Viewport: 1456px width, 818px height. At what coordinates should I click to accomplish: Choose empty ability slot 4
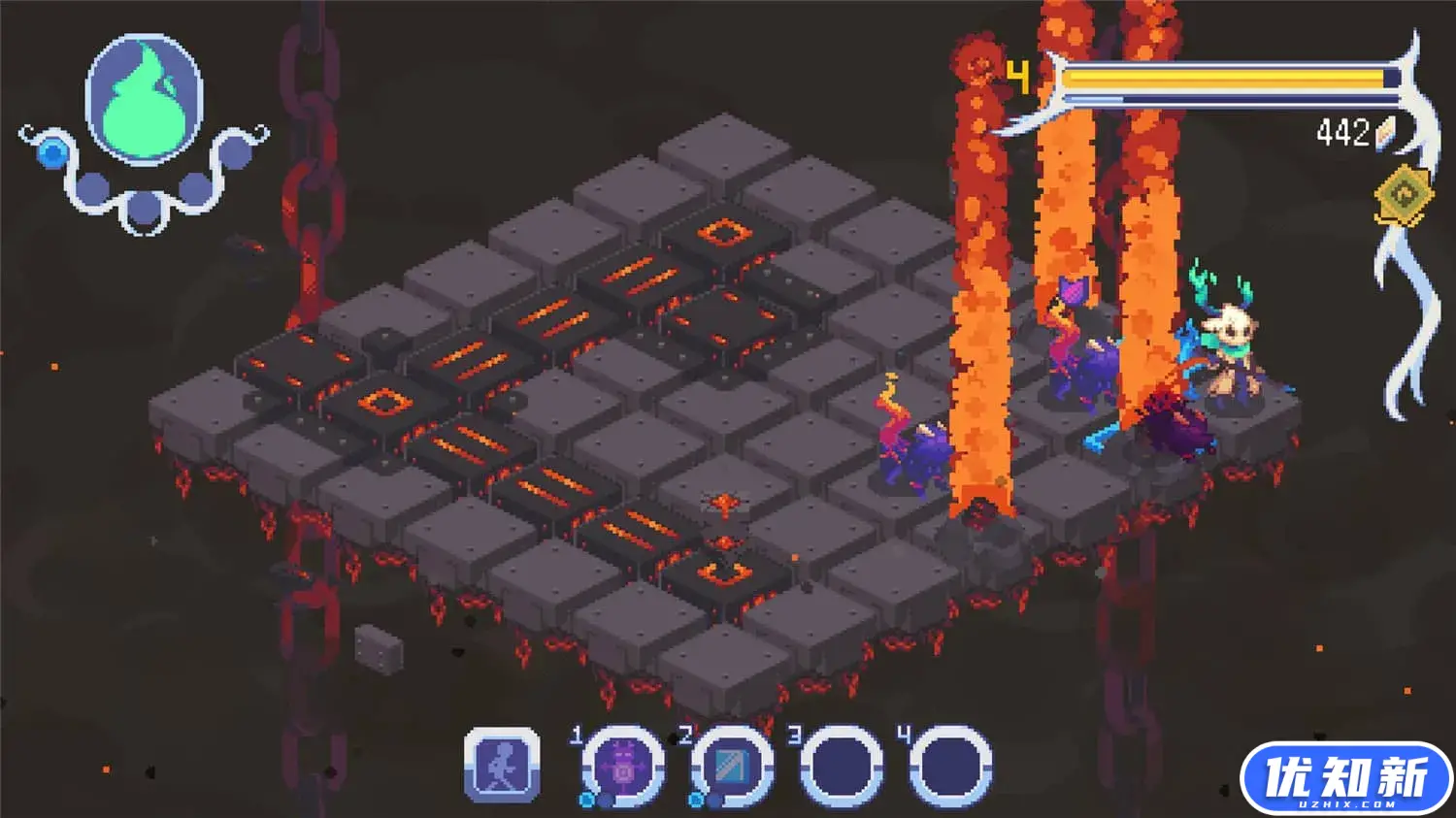pyautogui.click(x=950, y=767)
